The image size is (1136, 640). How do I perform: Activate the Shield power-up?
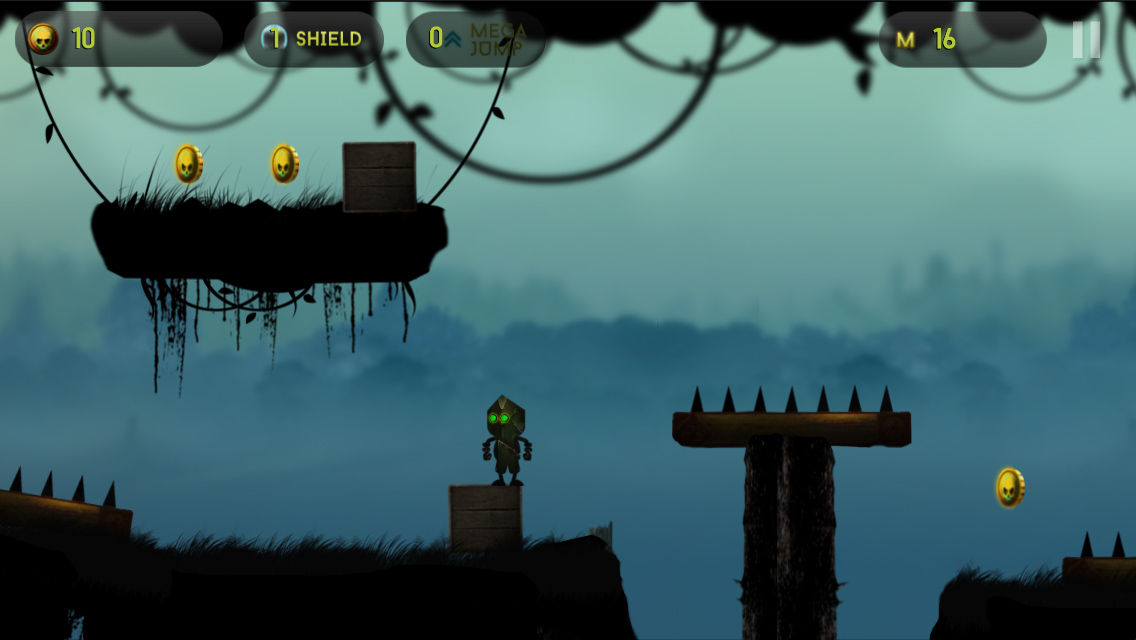313,39
